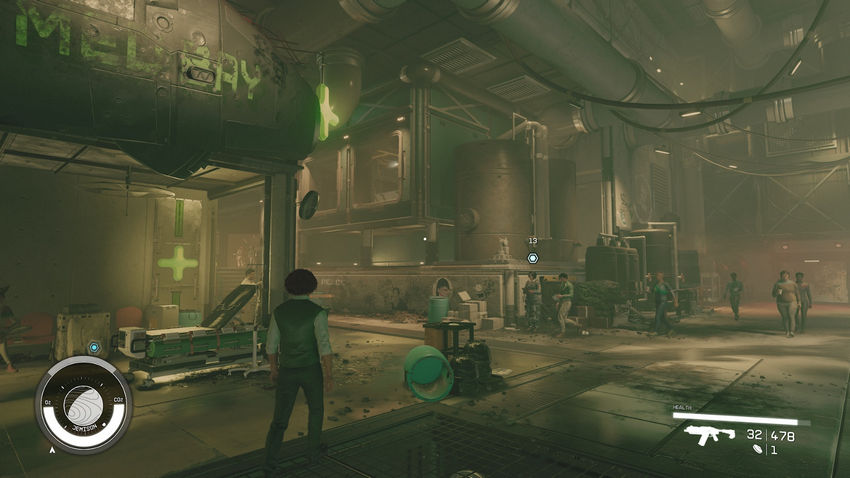Select the quest marker showing distance 13

point(533,257)
